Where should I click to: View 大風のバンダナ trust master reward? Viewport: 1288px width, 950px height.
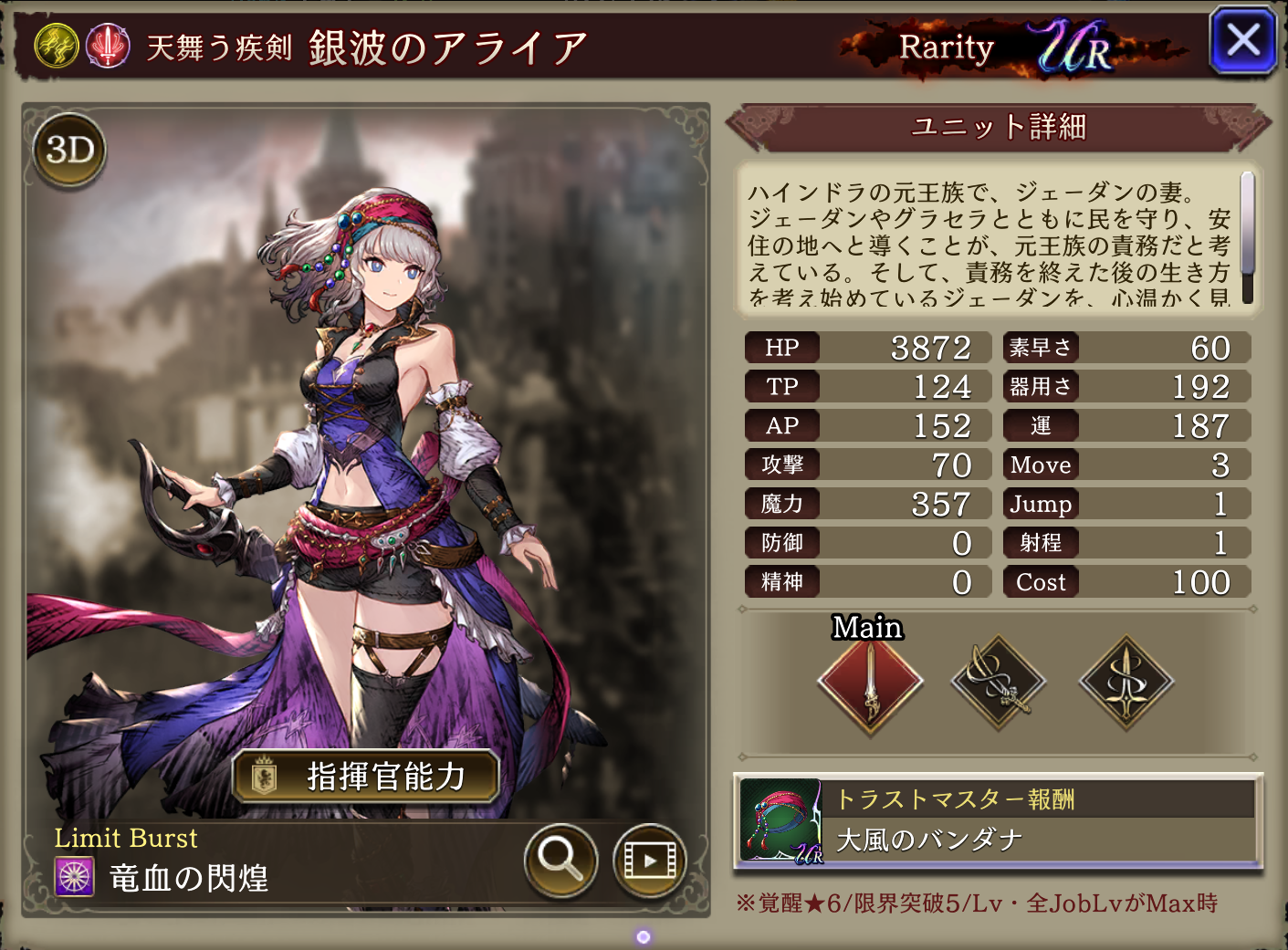point(998,820)
